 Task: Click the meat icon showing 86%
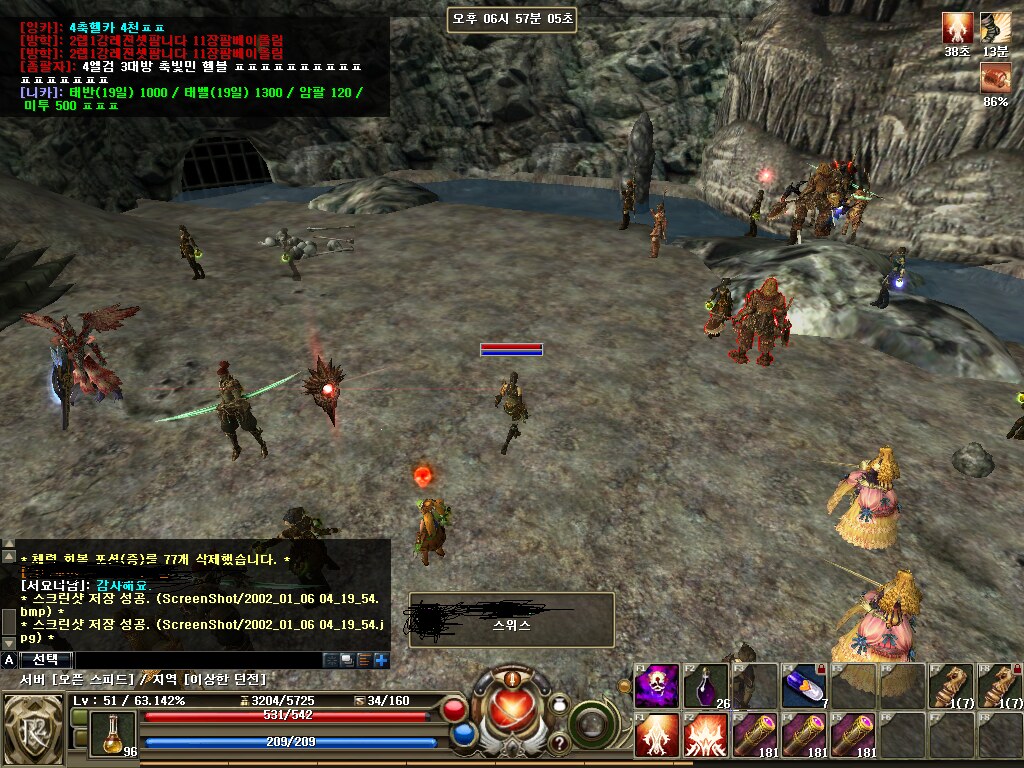tap(995, 78)
